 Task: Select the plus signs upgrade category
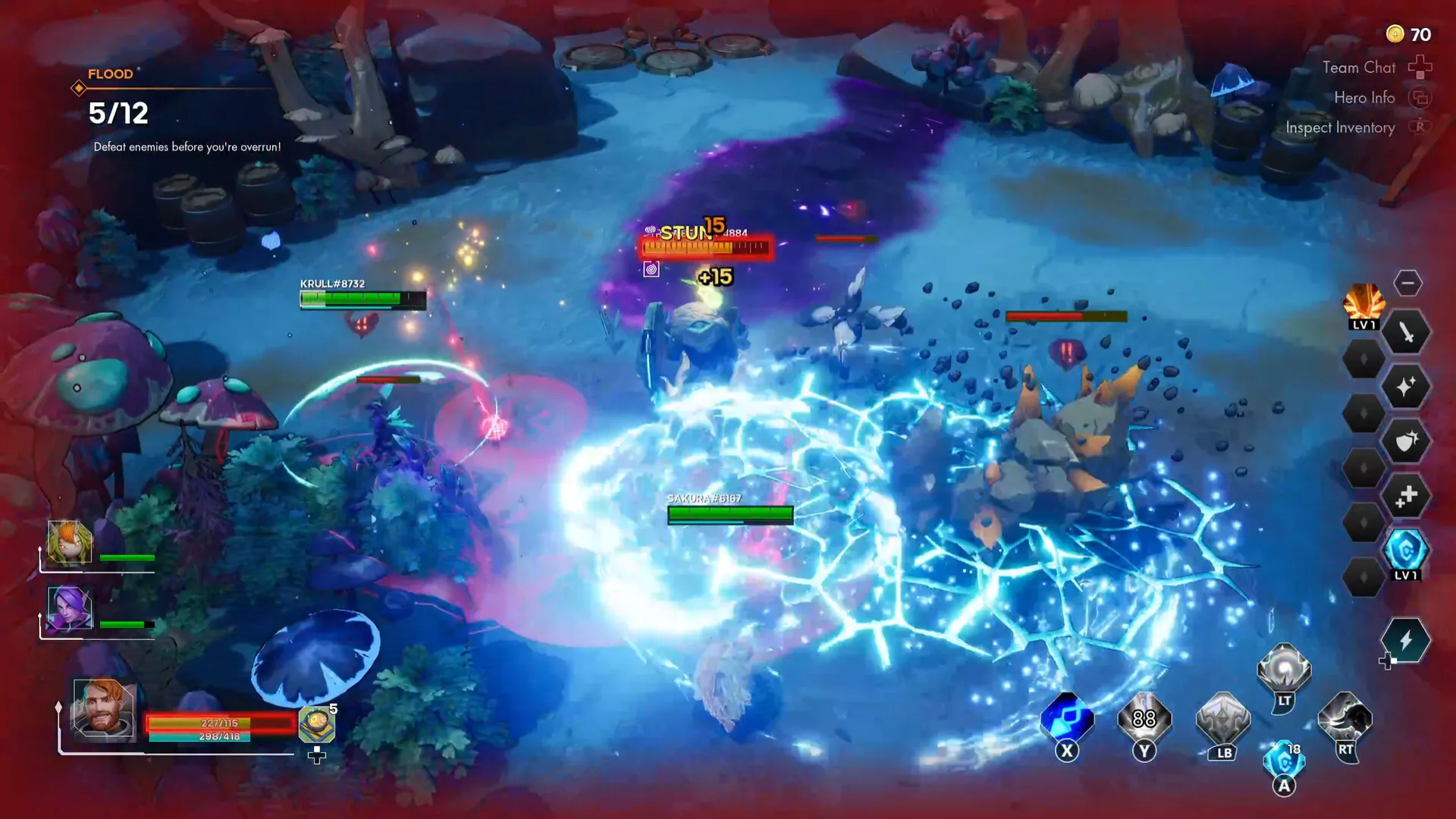[1406, 497]
